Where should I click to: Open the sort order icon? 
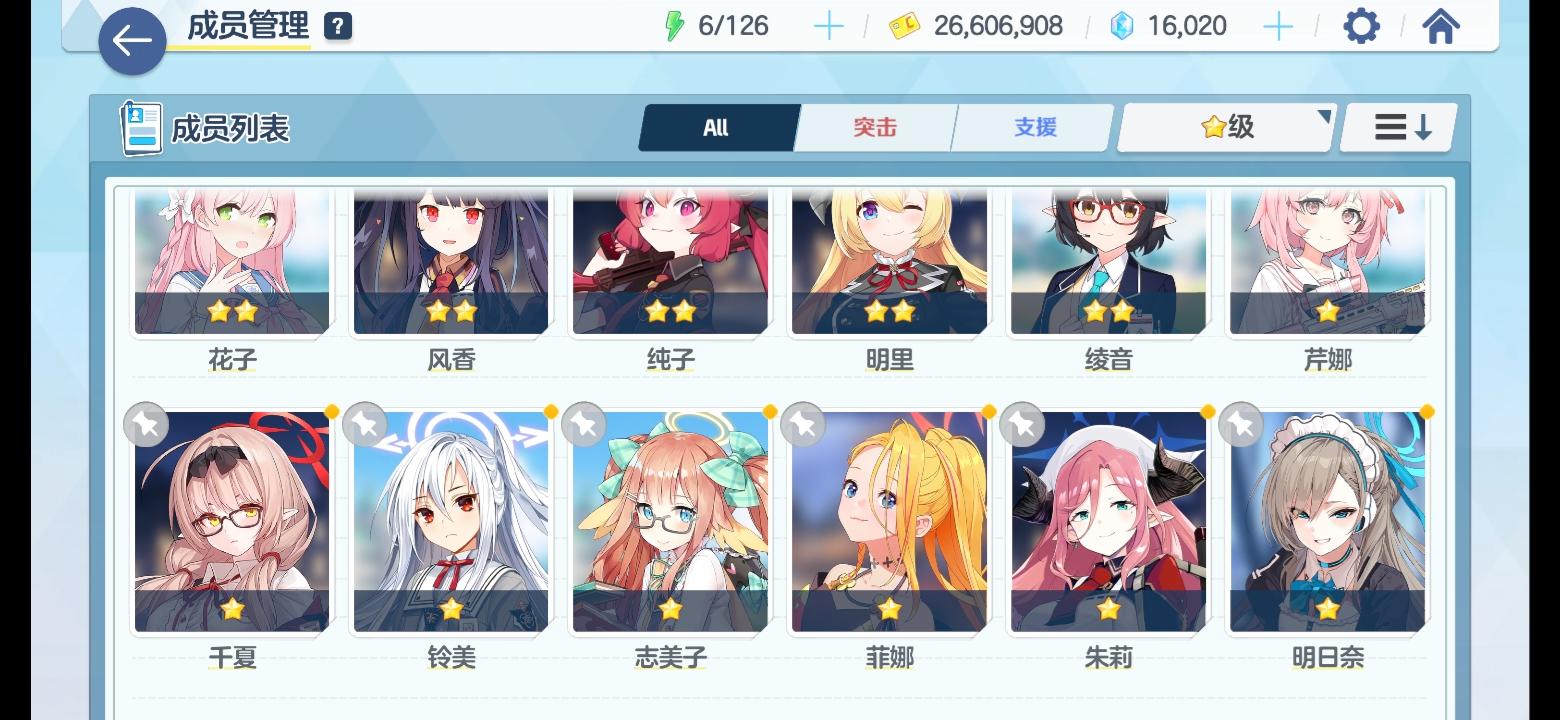tap(1397, 127)
